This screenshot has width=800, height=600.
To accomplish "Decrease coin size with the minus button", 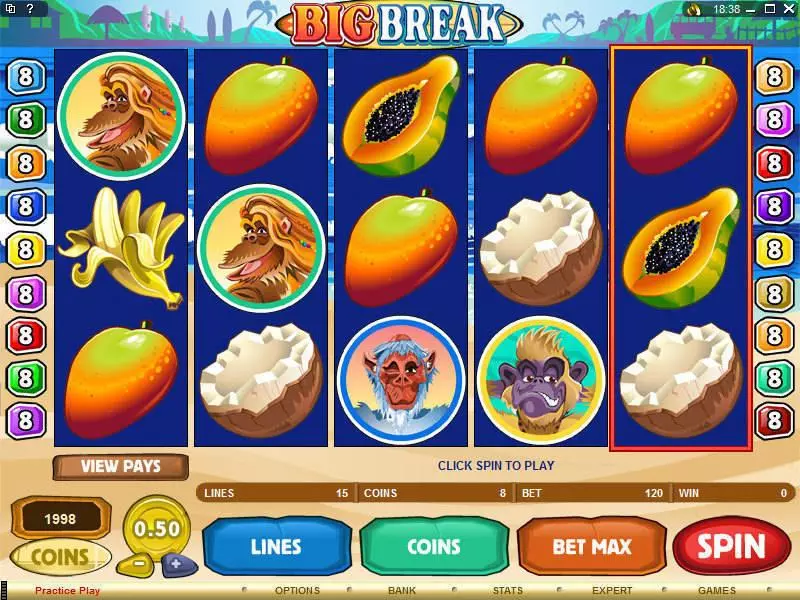I will 141,563.
